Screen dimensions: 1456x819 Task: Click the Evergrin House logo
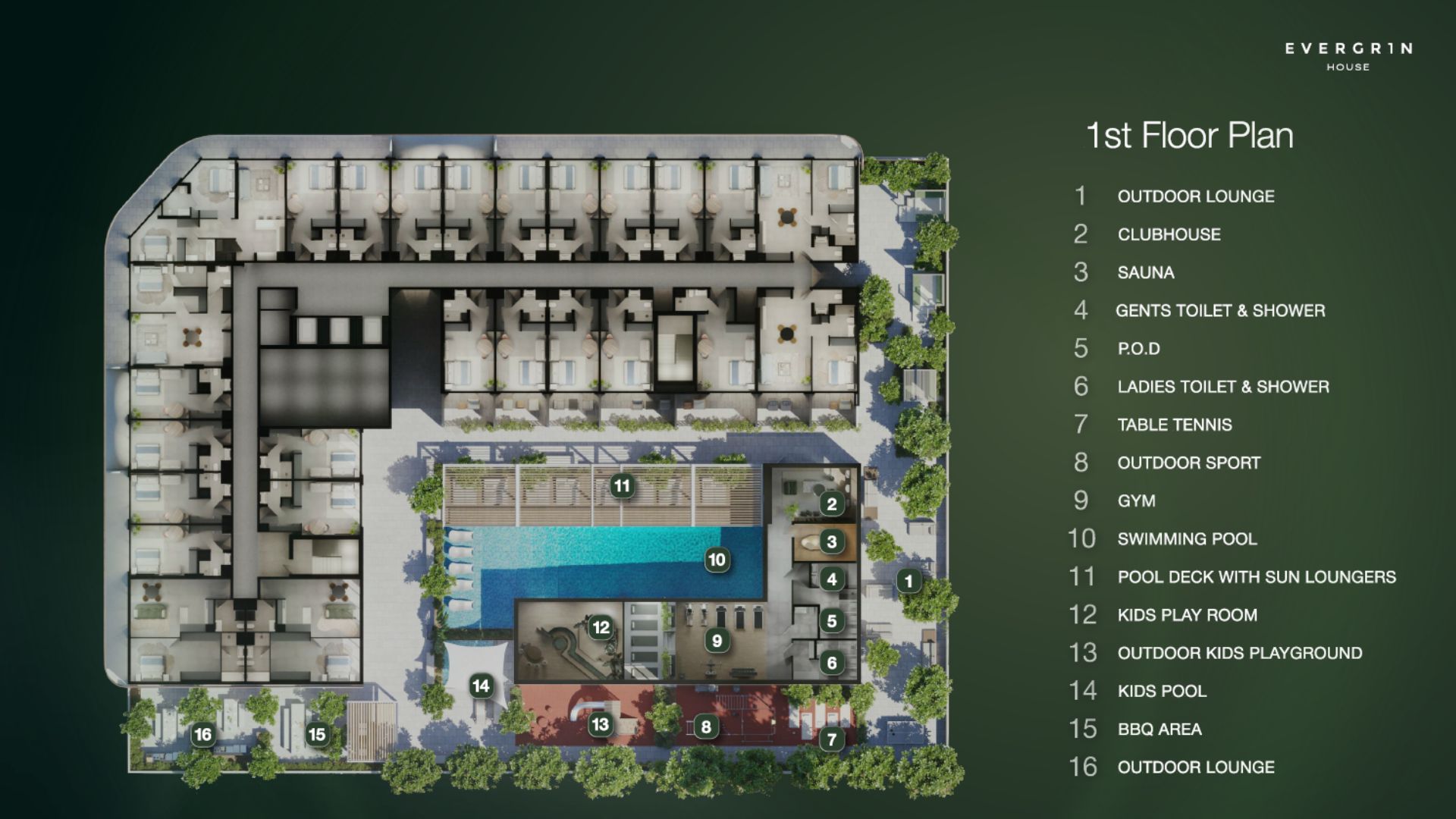pos(1348,56)
